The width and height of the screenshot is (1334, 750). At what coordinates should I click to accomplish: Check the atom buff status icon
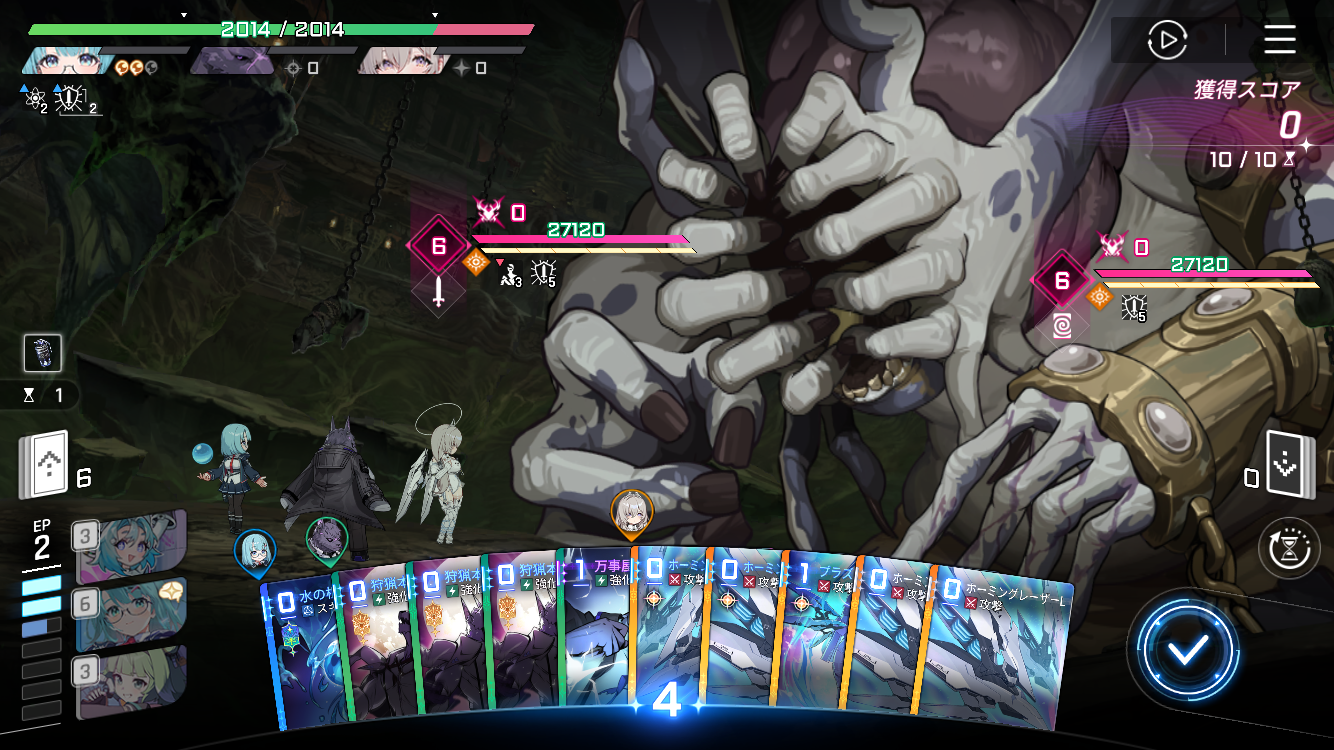(35, 99)
